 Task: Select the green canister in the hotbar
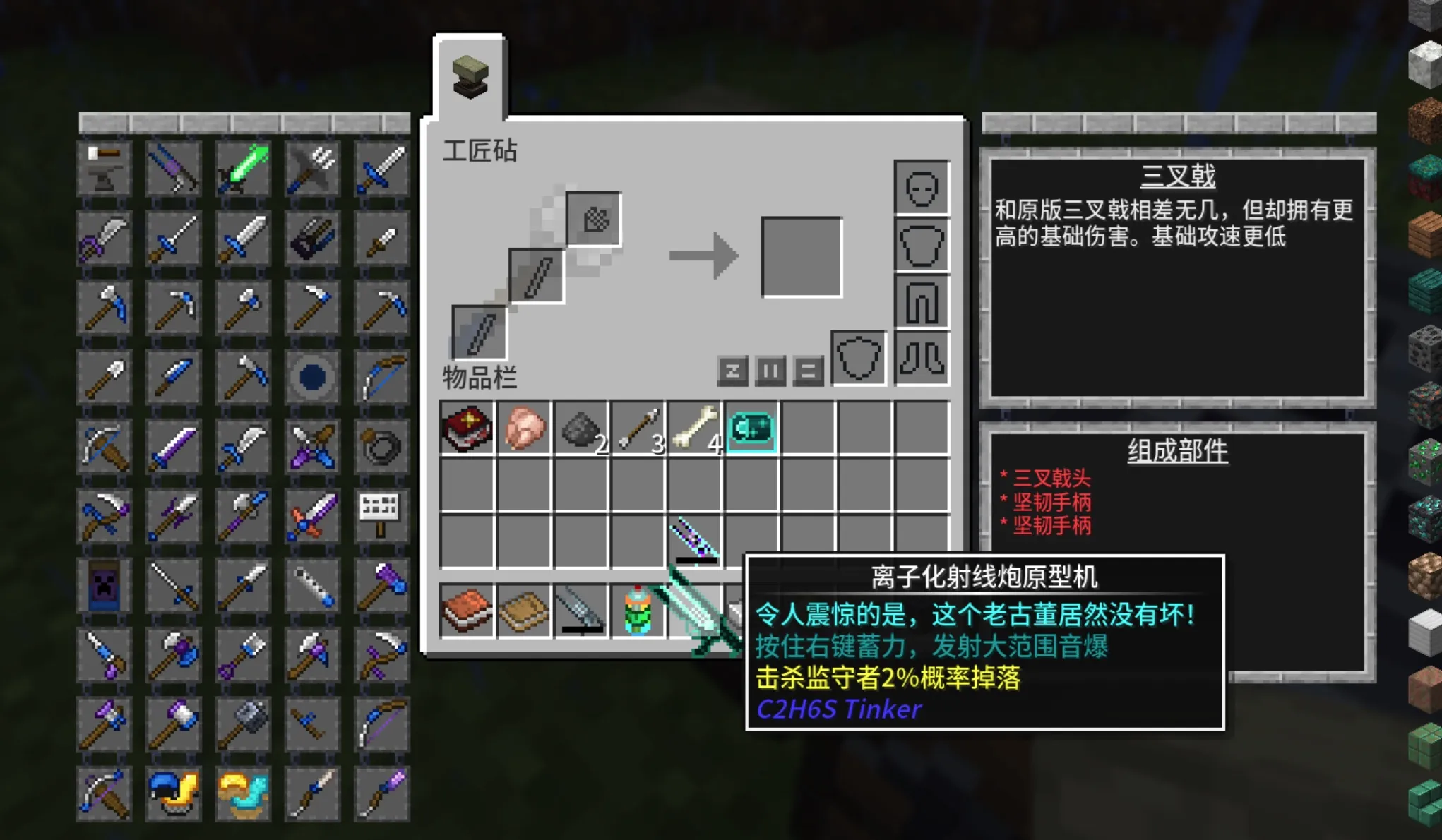tap(638, 611)
